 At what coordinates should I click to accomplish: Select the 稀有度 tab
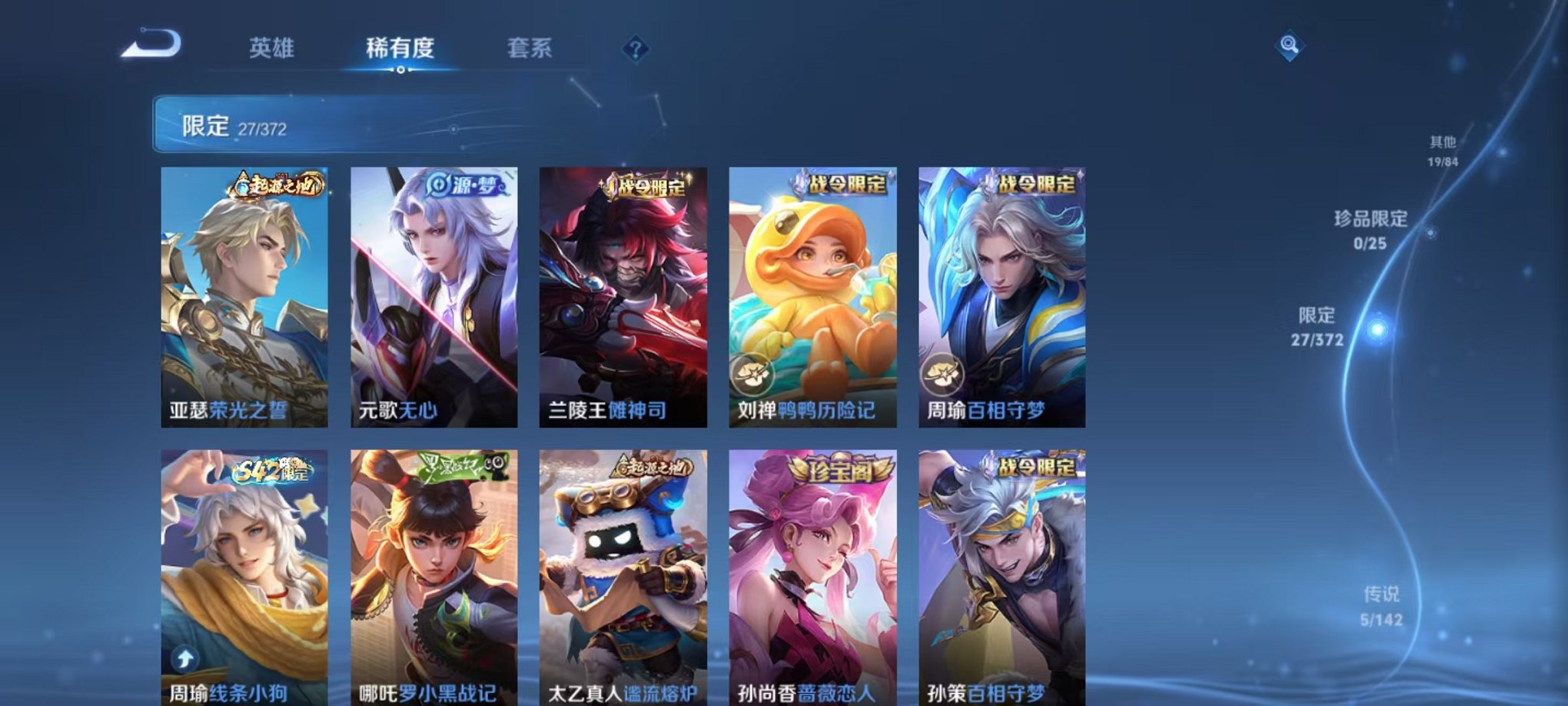coord(400,48)
